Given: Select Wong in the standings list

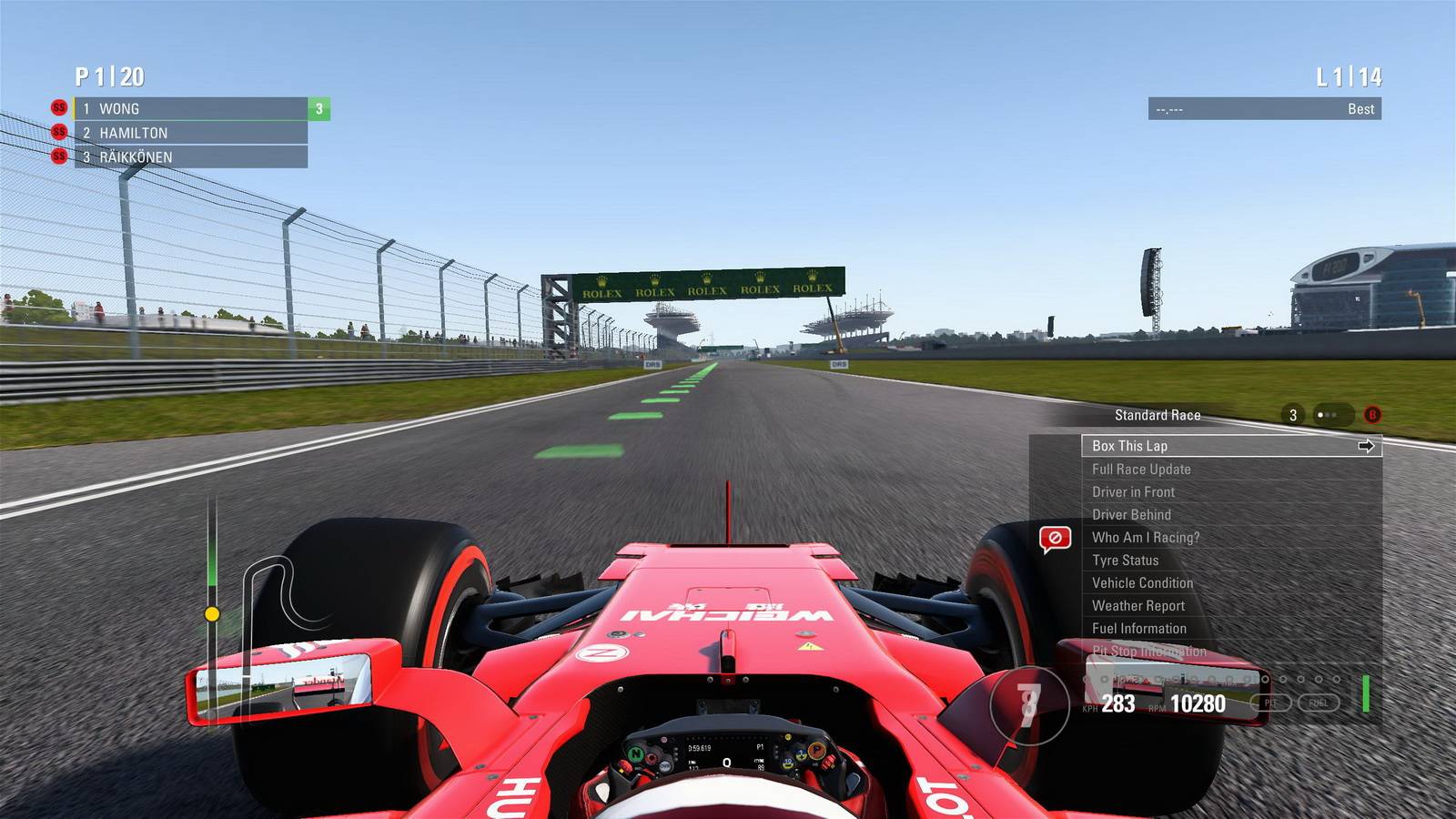Looking at the screenshot, I should [x=191, y=109].
